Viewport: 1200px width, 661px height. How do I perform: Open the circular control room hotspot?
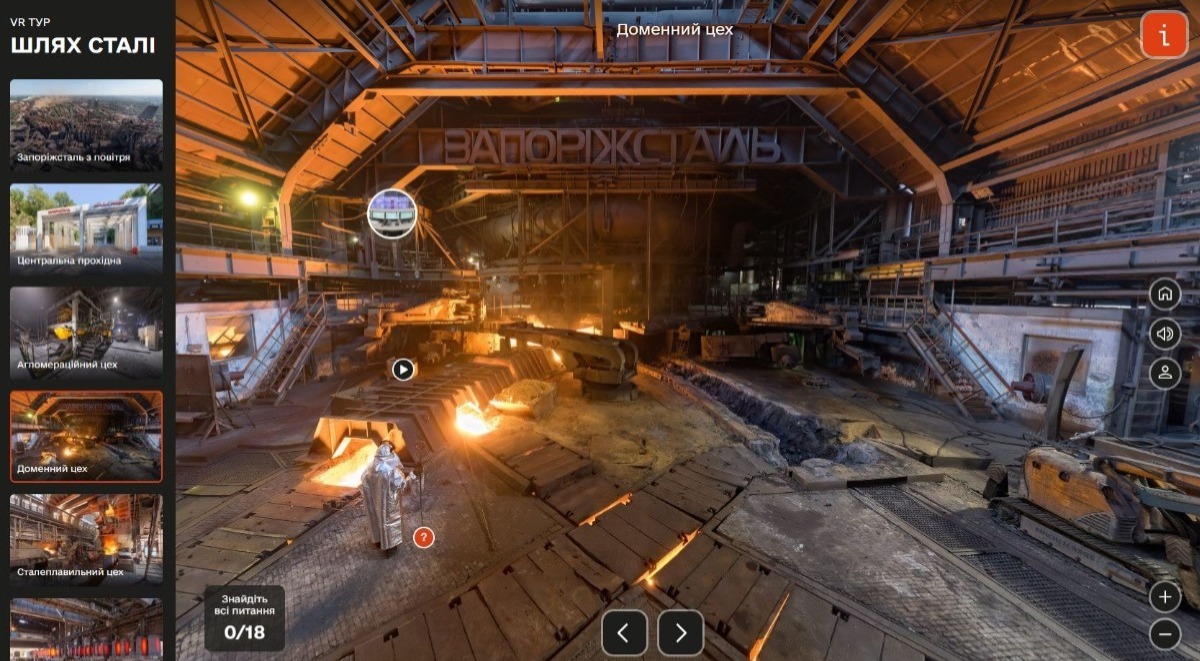392,213
